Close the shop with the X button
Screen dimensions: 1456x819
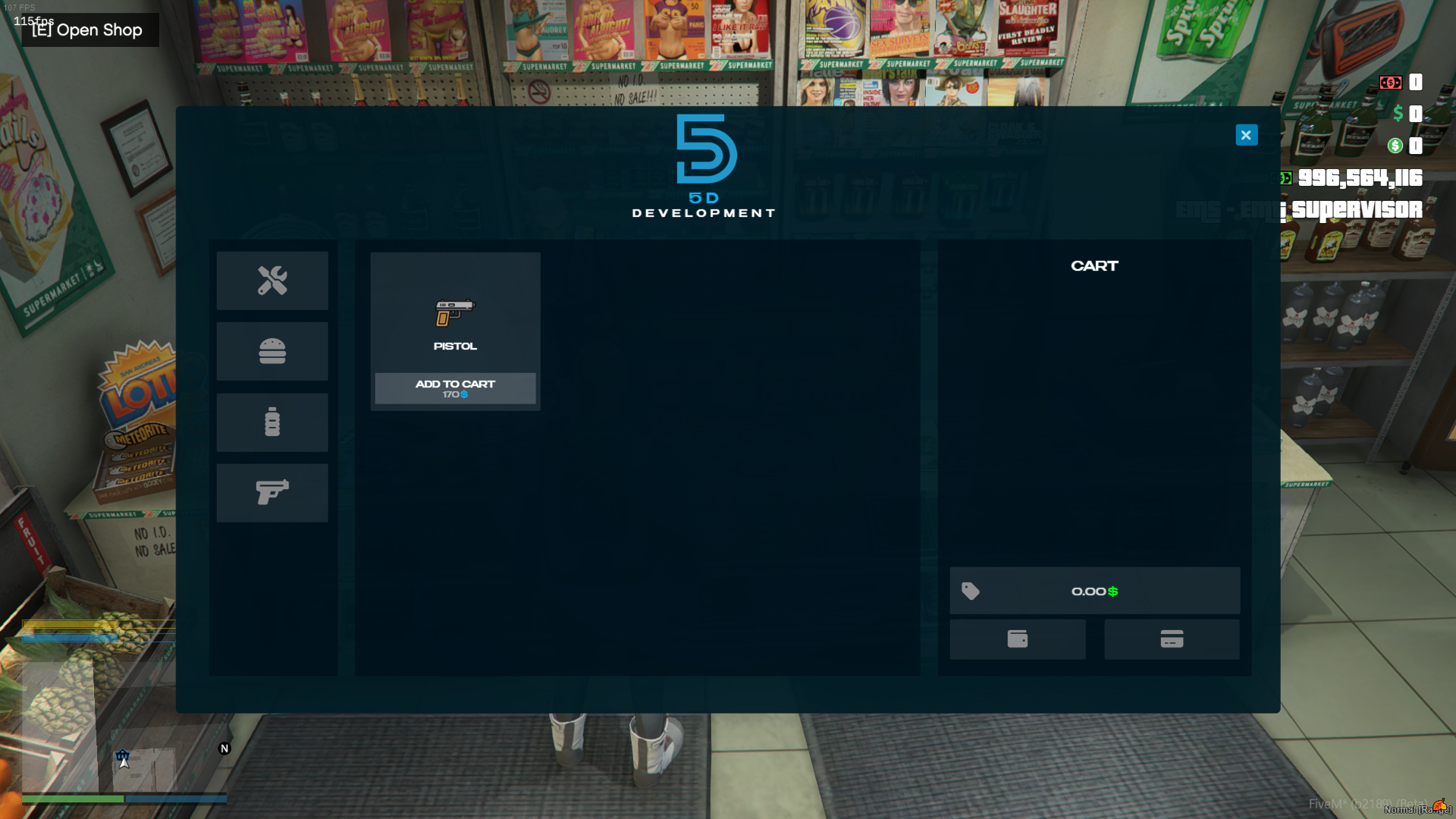tap(1246, 134)
